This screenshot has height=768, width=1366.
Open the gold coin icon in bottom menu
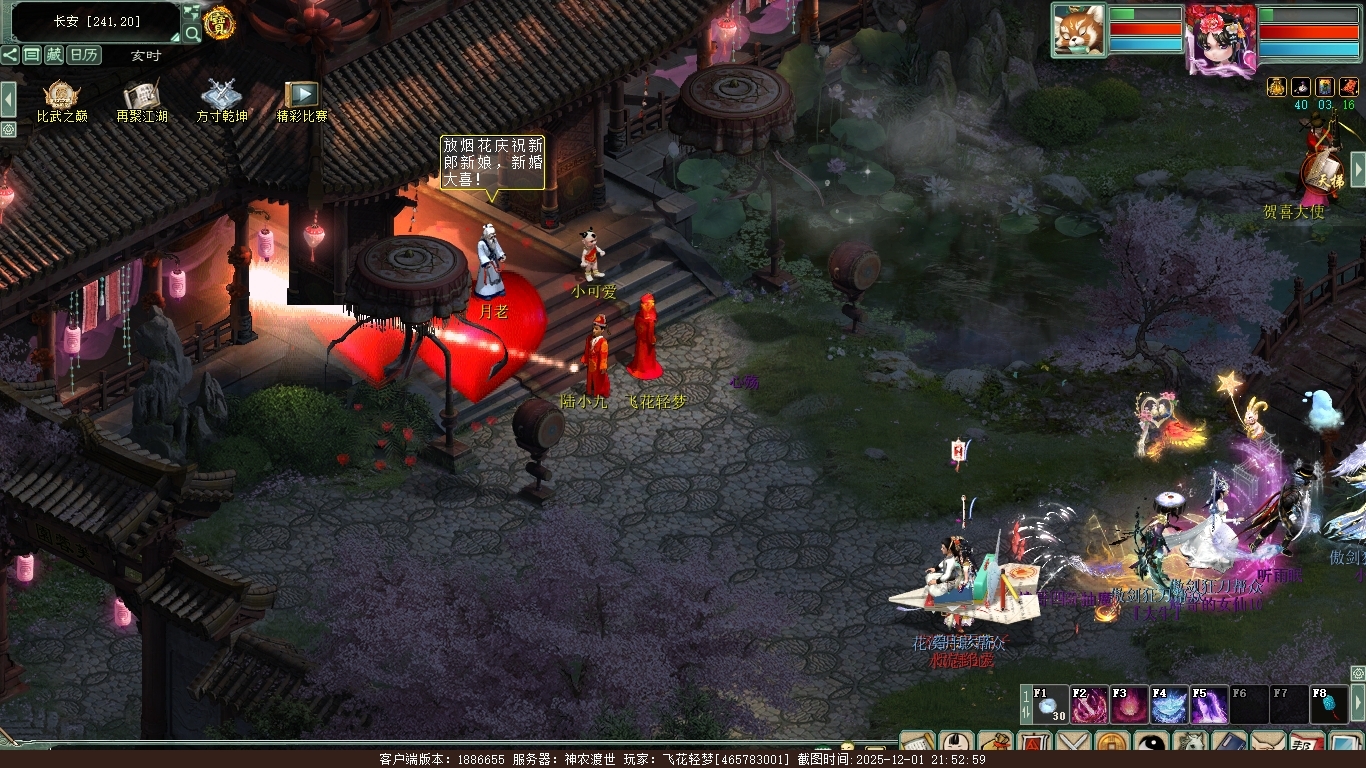click(1112, 745)
